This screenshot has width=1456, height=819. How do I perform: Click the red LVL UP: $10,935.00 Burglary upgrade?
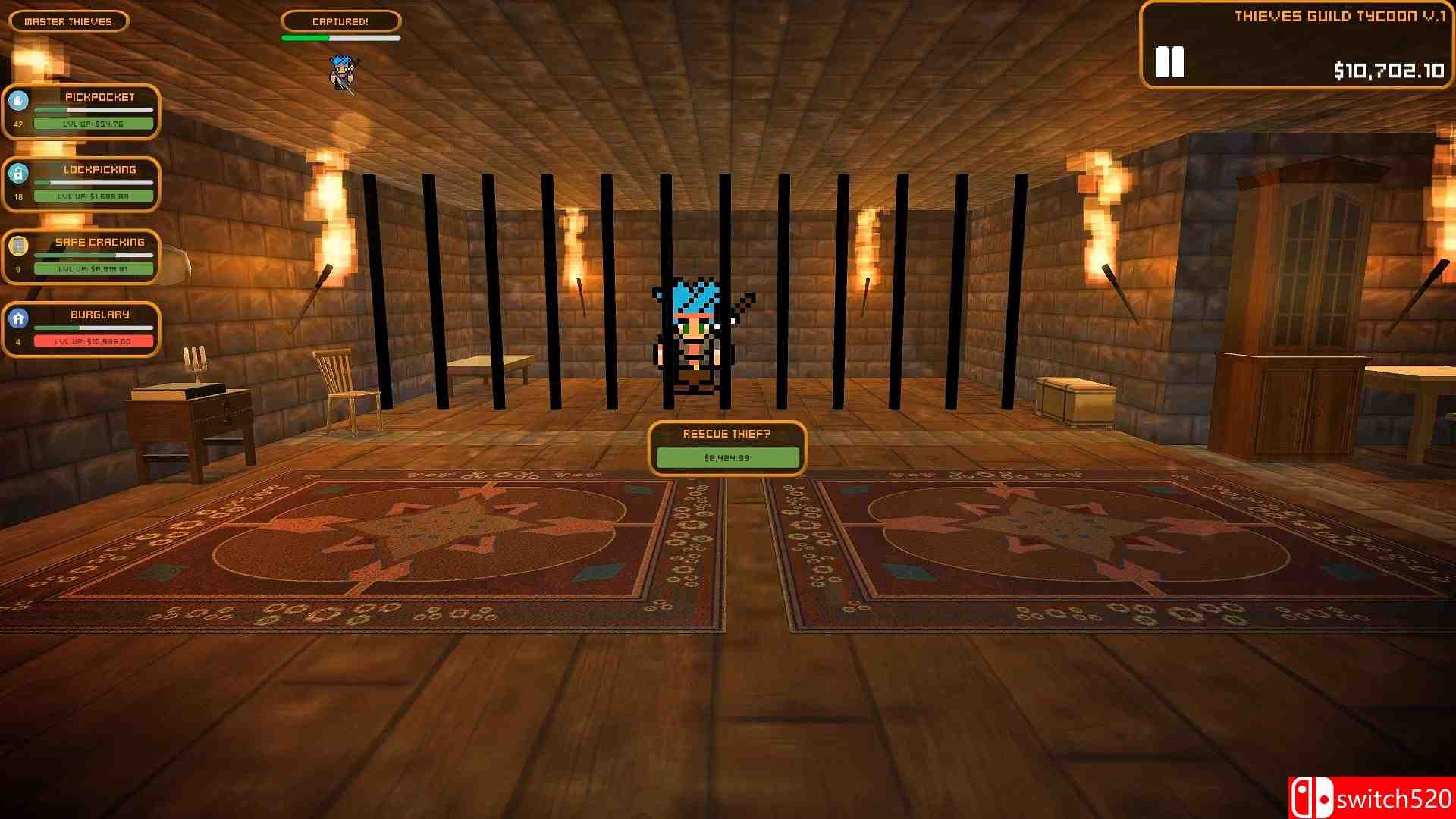click(93, 340)
